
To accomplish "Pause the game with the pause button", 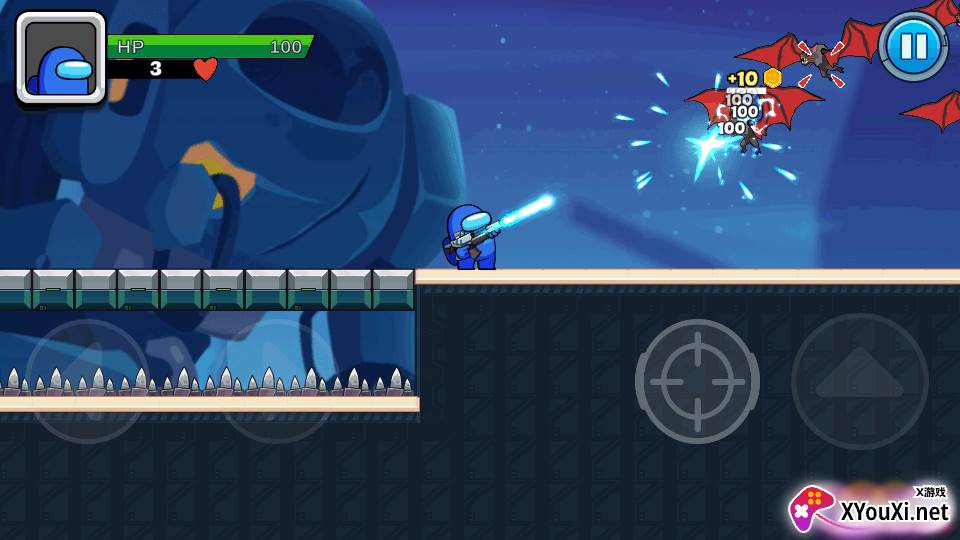I will point(914,46).
